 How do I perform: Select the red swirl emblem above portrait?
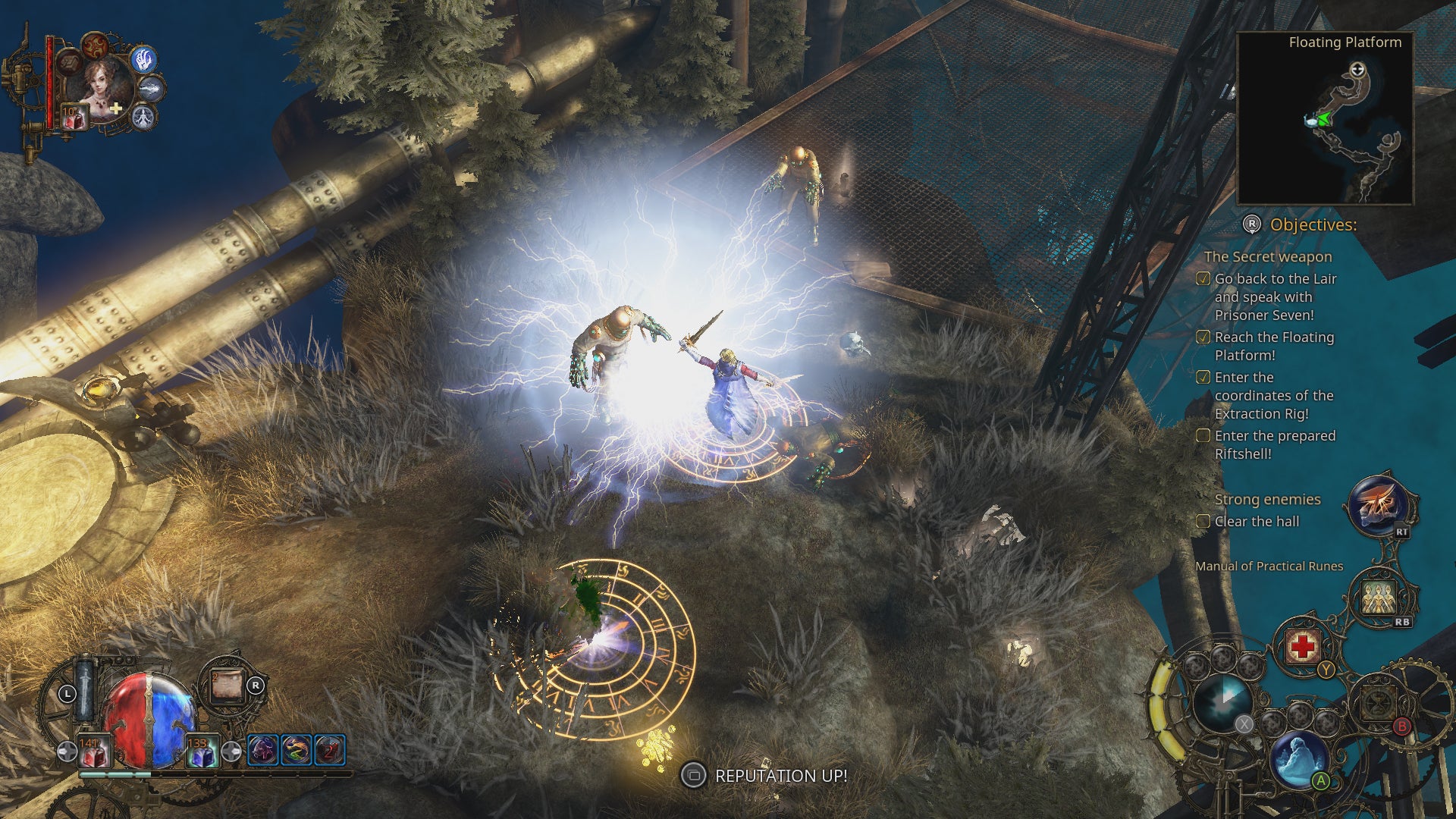[x=96, y=45]
